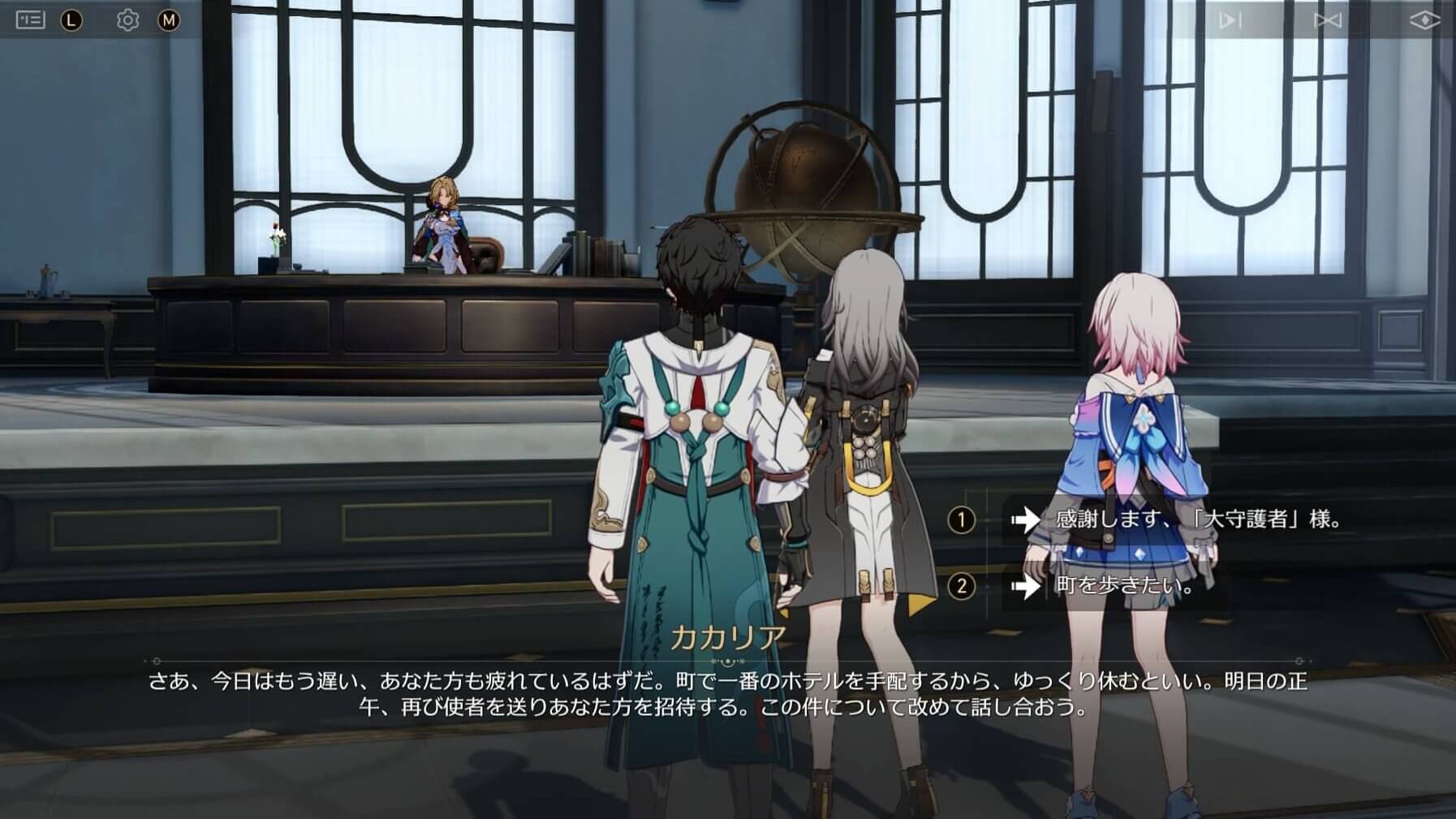Image resolution: width=1456 pixels, height=819 pixels.
Task: Open the dialogue log icon
Action: (30, 19)
